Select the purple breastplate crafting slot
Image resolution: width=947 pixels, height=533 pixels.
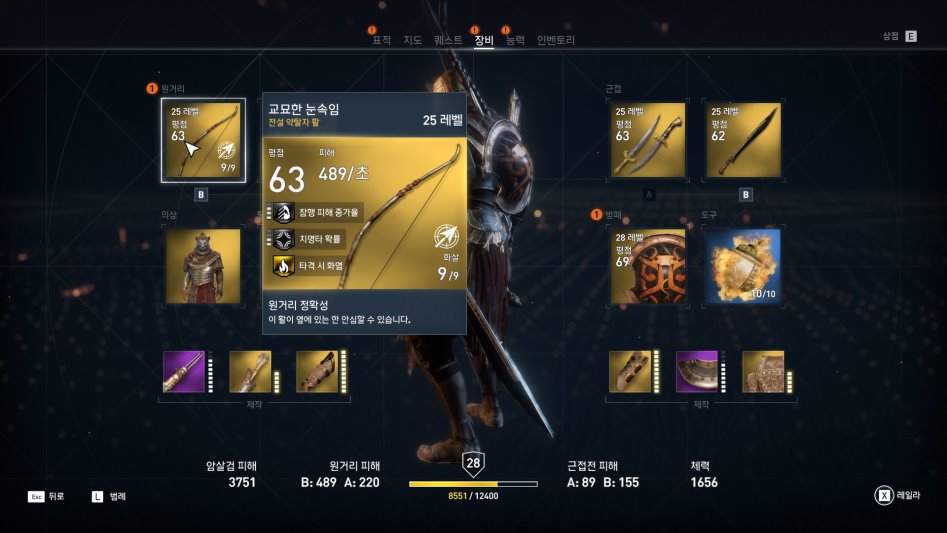[697, 371]
